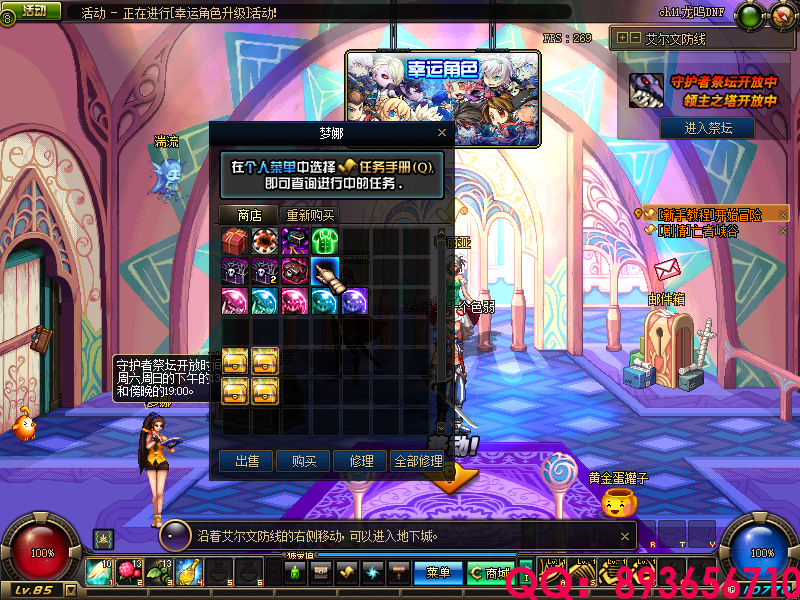Click the 出售 sell button
Viewport: 800px width, 600px height.
click(x=247, y=461)
